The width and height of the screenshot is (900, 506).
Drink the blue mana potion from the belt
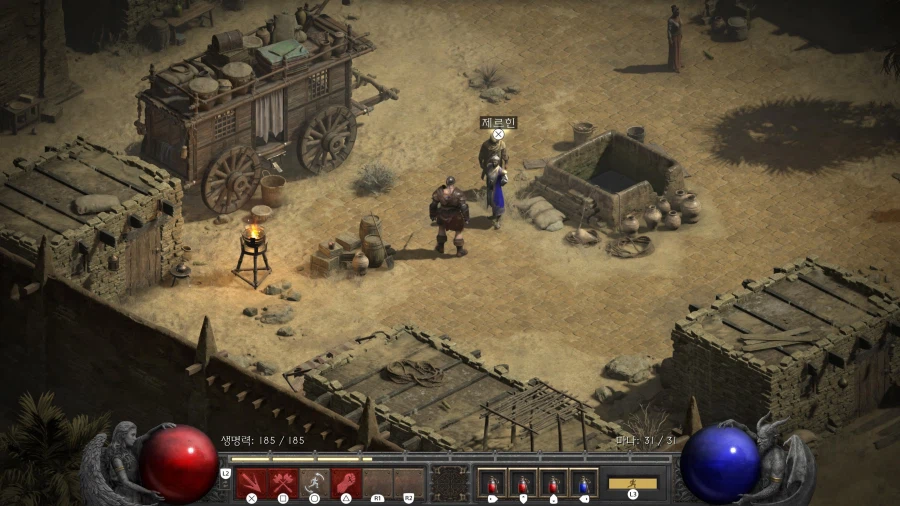pyautogui.click(x=583, y=483)
